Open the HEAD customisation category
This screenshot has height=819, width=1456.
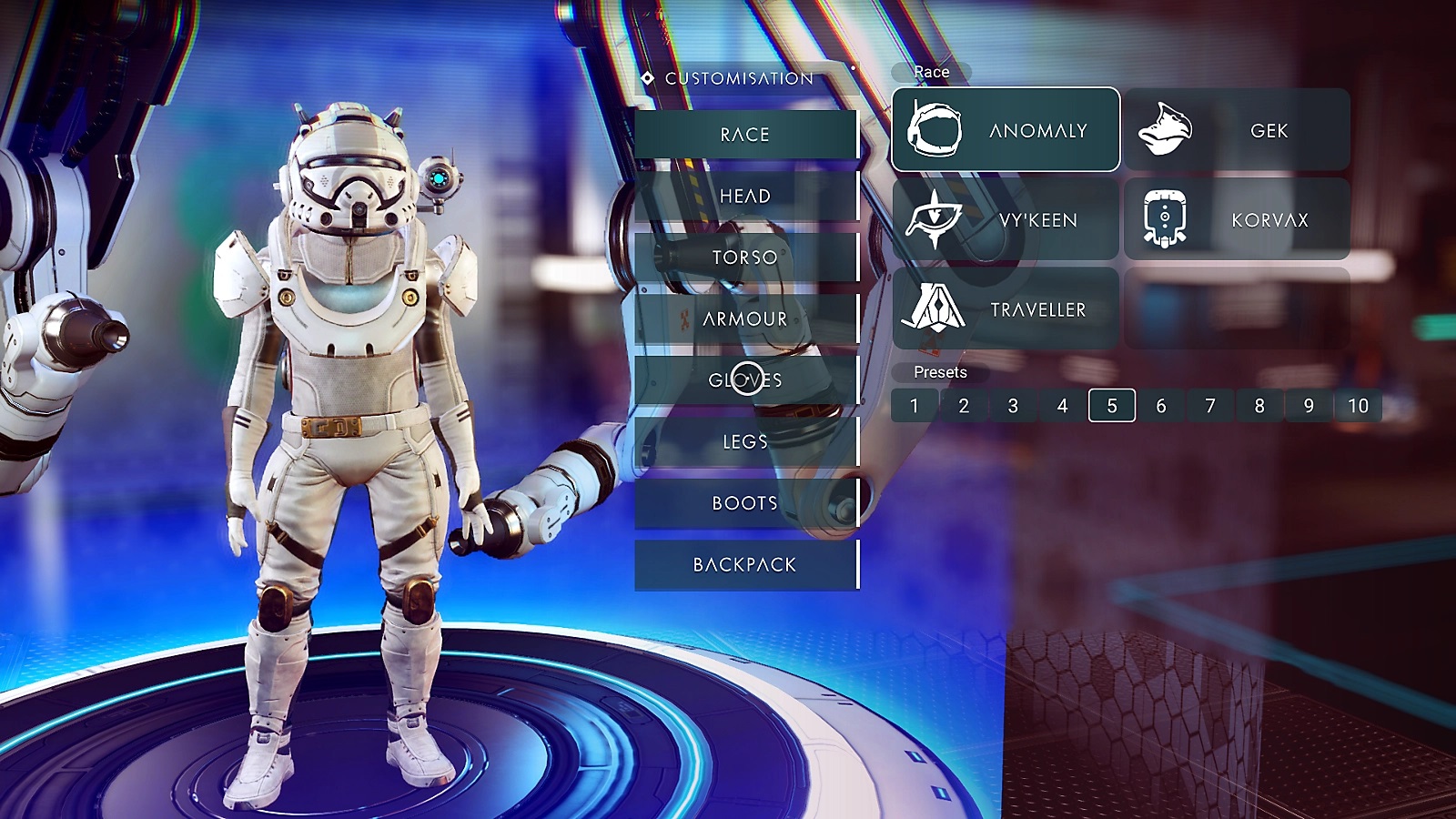pos(744,195)
